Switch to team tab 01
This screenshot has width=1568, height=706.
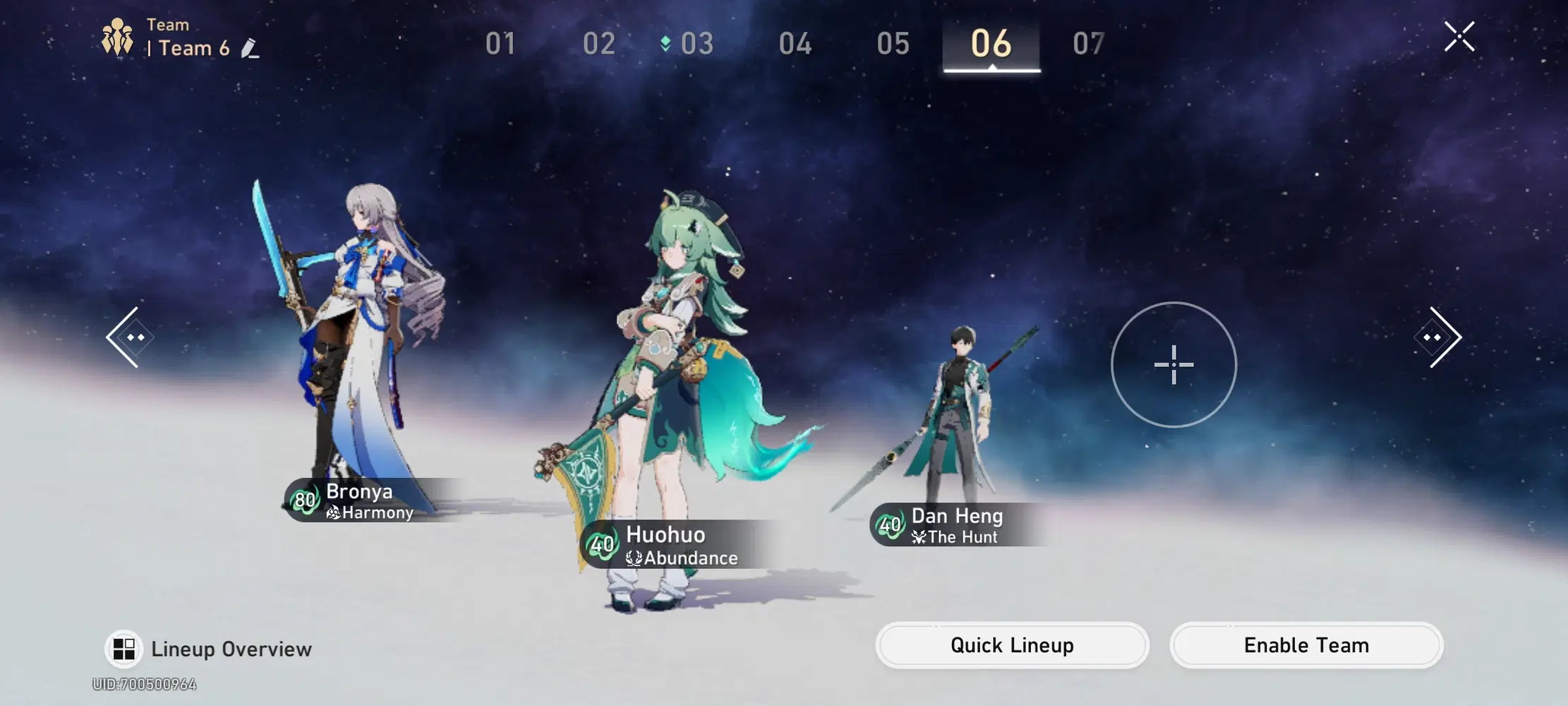(x=500, y=44)
